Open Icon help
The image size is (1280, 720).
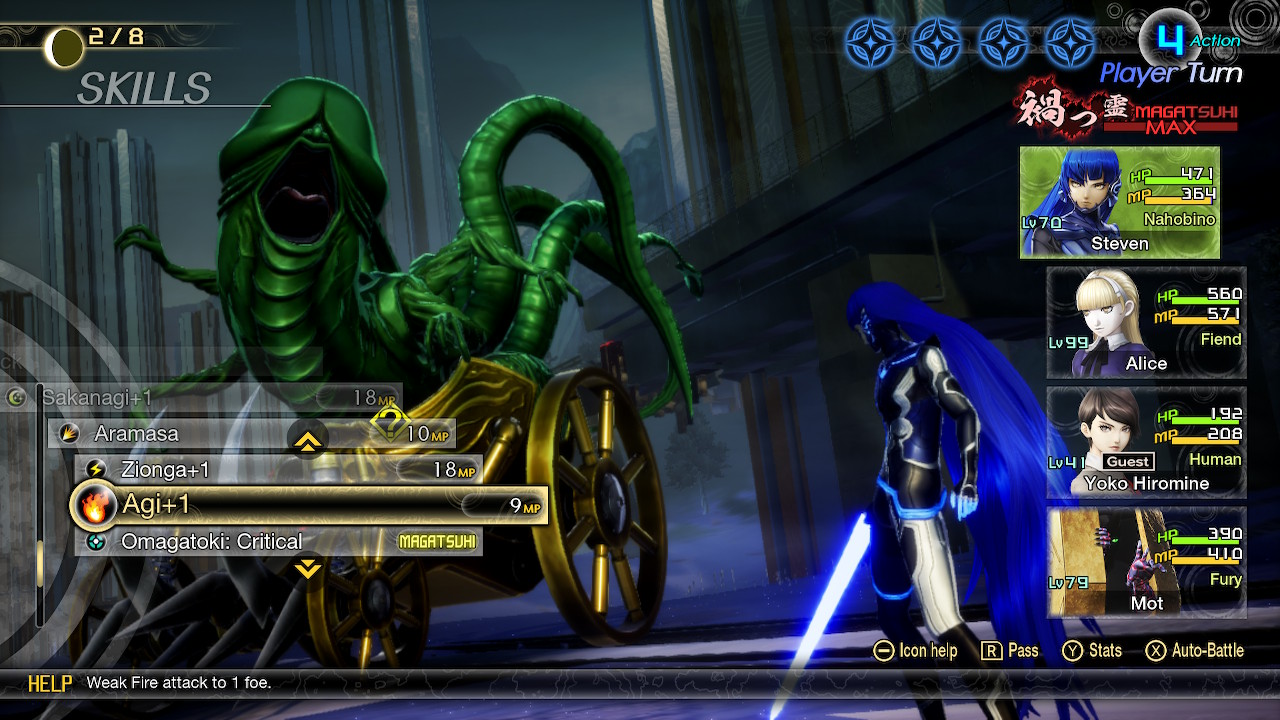pos(915,651)
